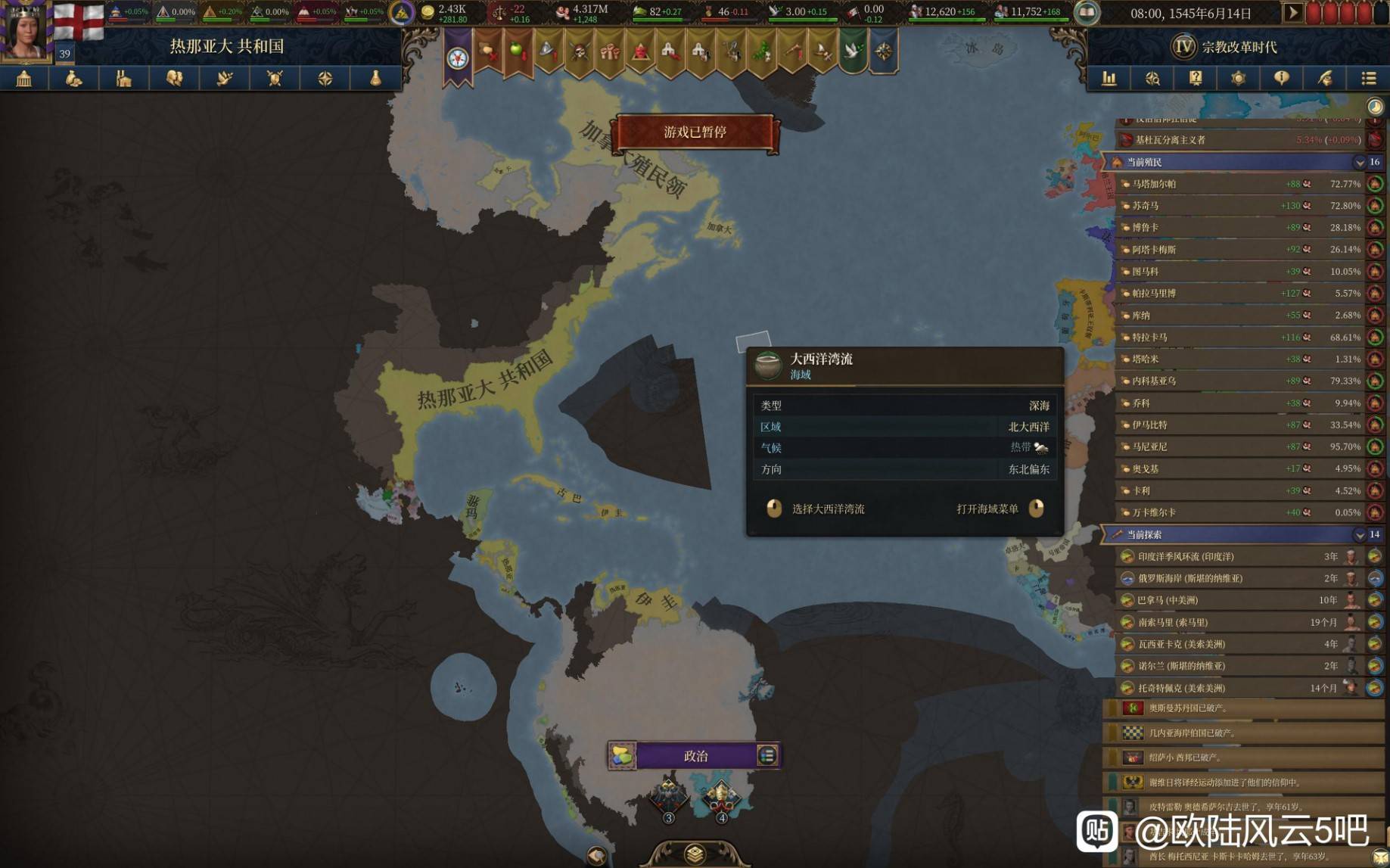Open the map search magnifier icon

click(x=1152, y=79)
